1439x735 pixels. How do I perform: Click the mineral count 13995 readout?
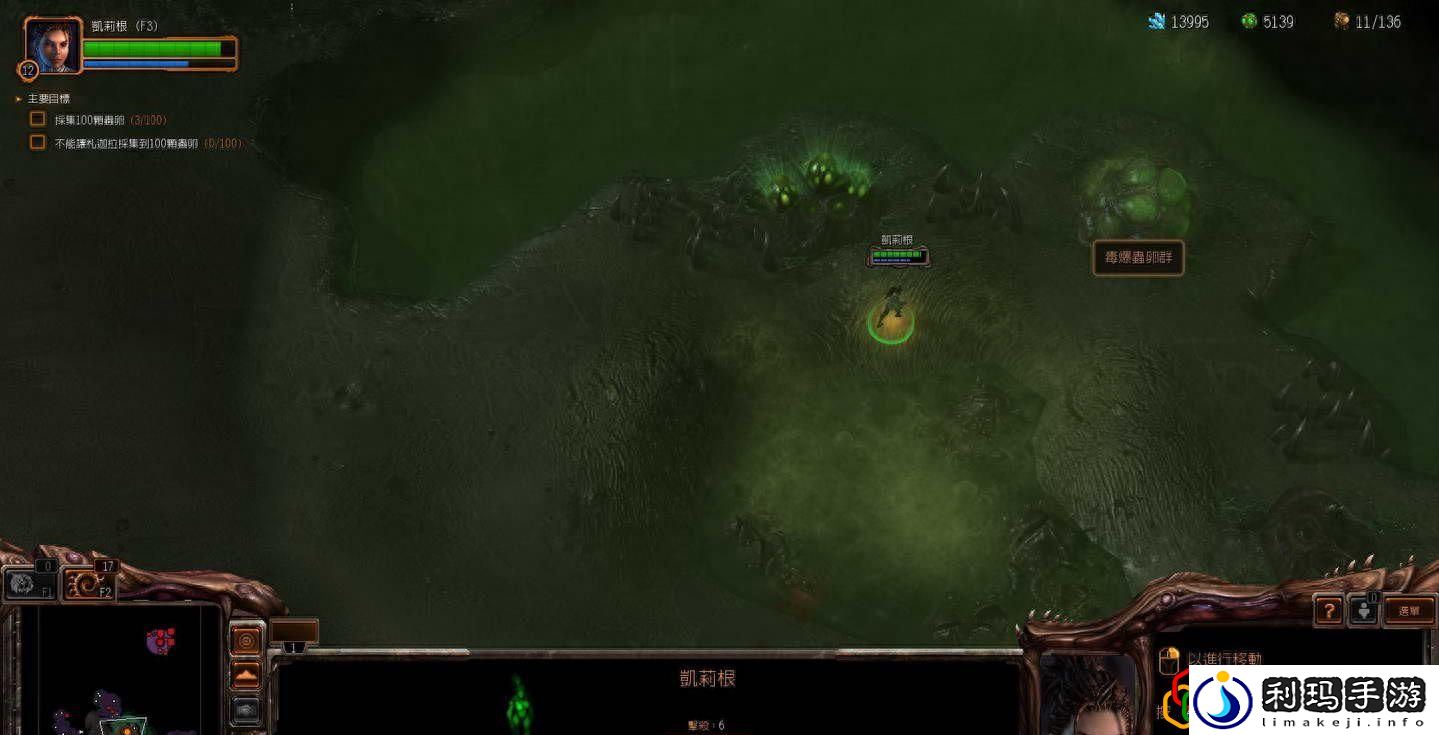click(x=1188, y=21)
